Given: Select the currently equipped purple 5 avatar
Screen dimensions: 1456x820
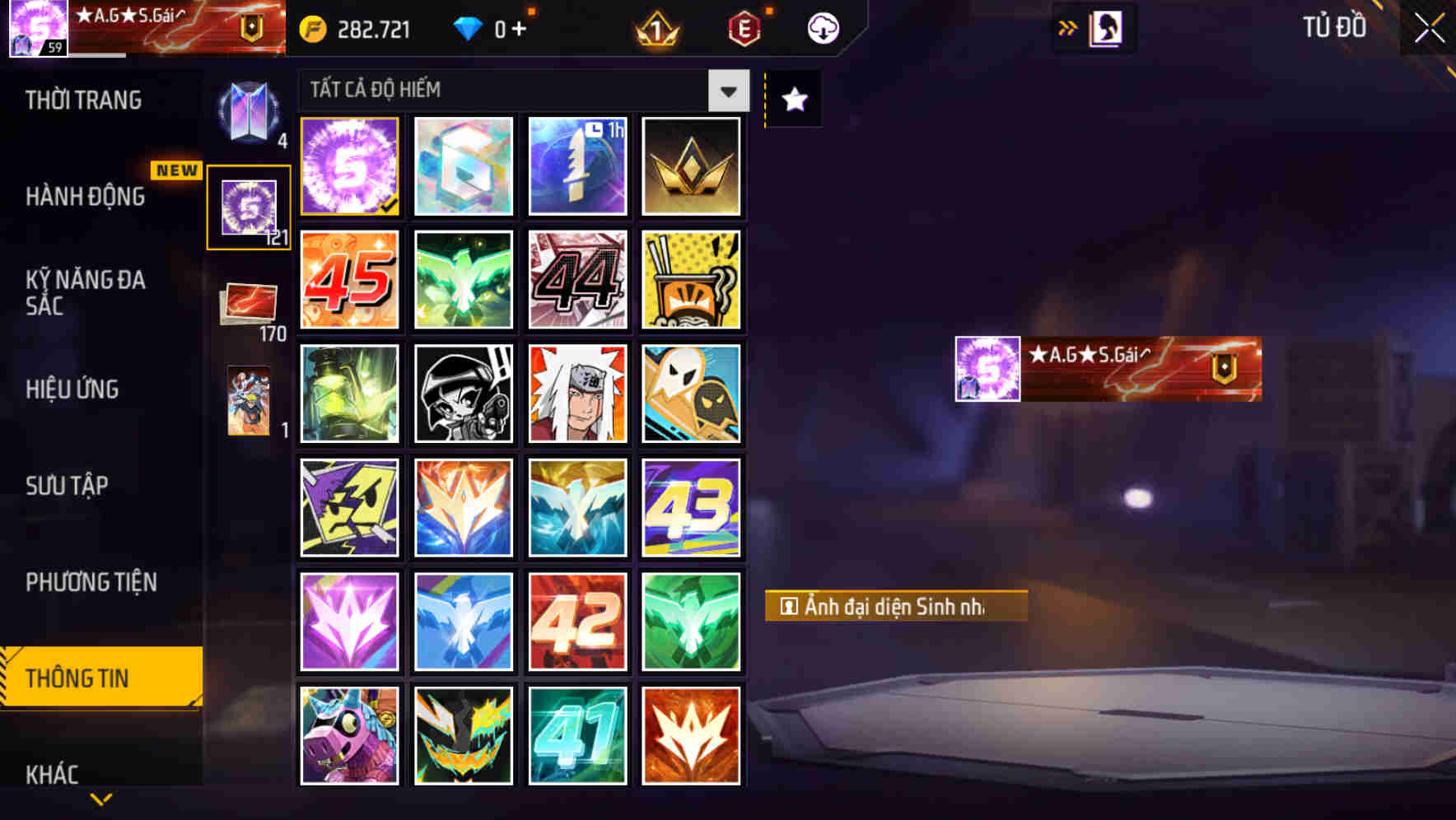Looking at the screenshot, I should click(x=349, y=166).
